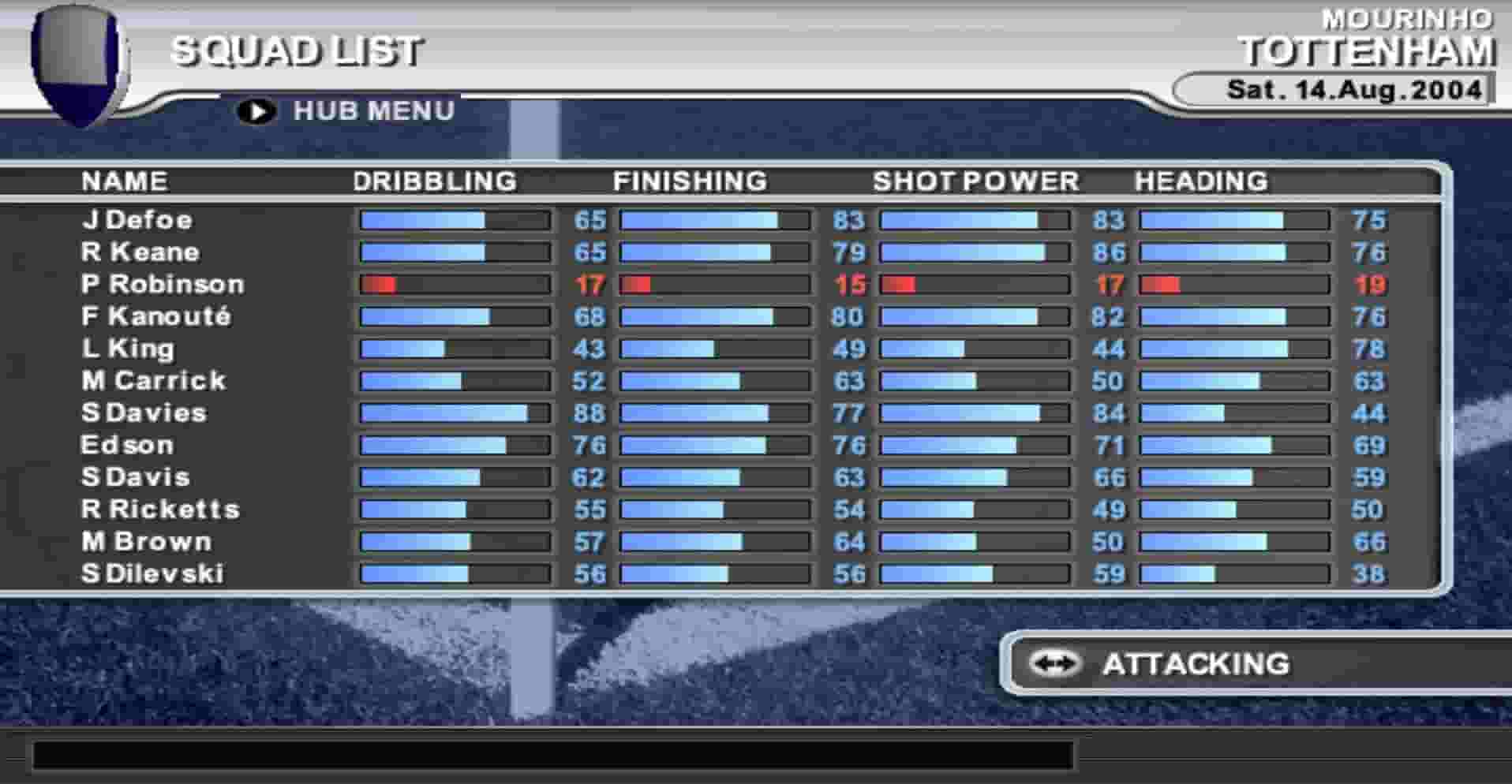Sort players by HEADING header
Screen dimensions: 1512x784
point(1200,181)
